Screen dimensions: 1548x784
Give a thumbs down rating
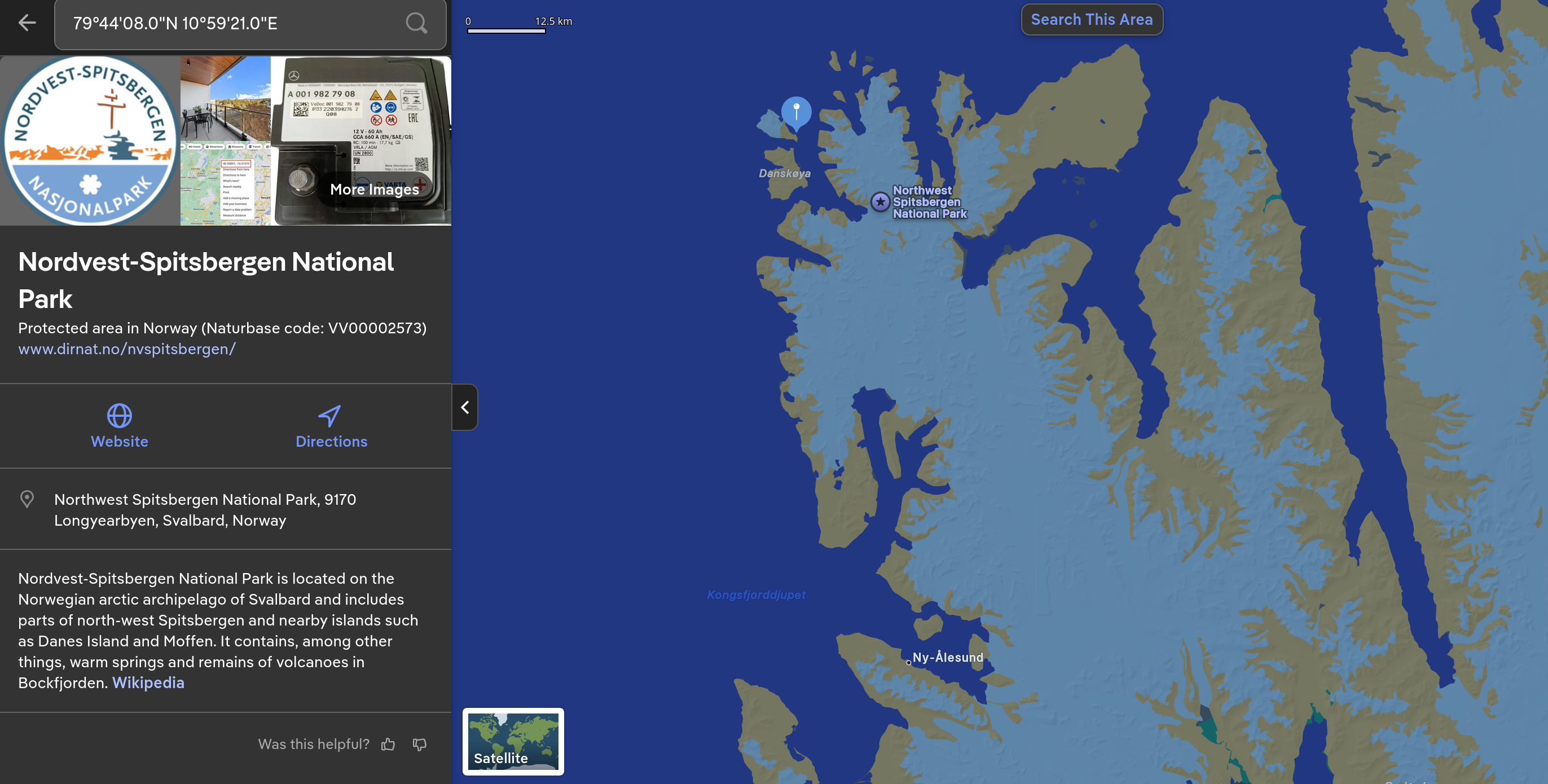pyautogui.click(x=420, y=745)
